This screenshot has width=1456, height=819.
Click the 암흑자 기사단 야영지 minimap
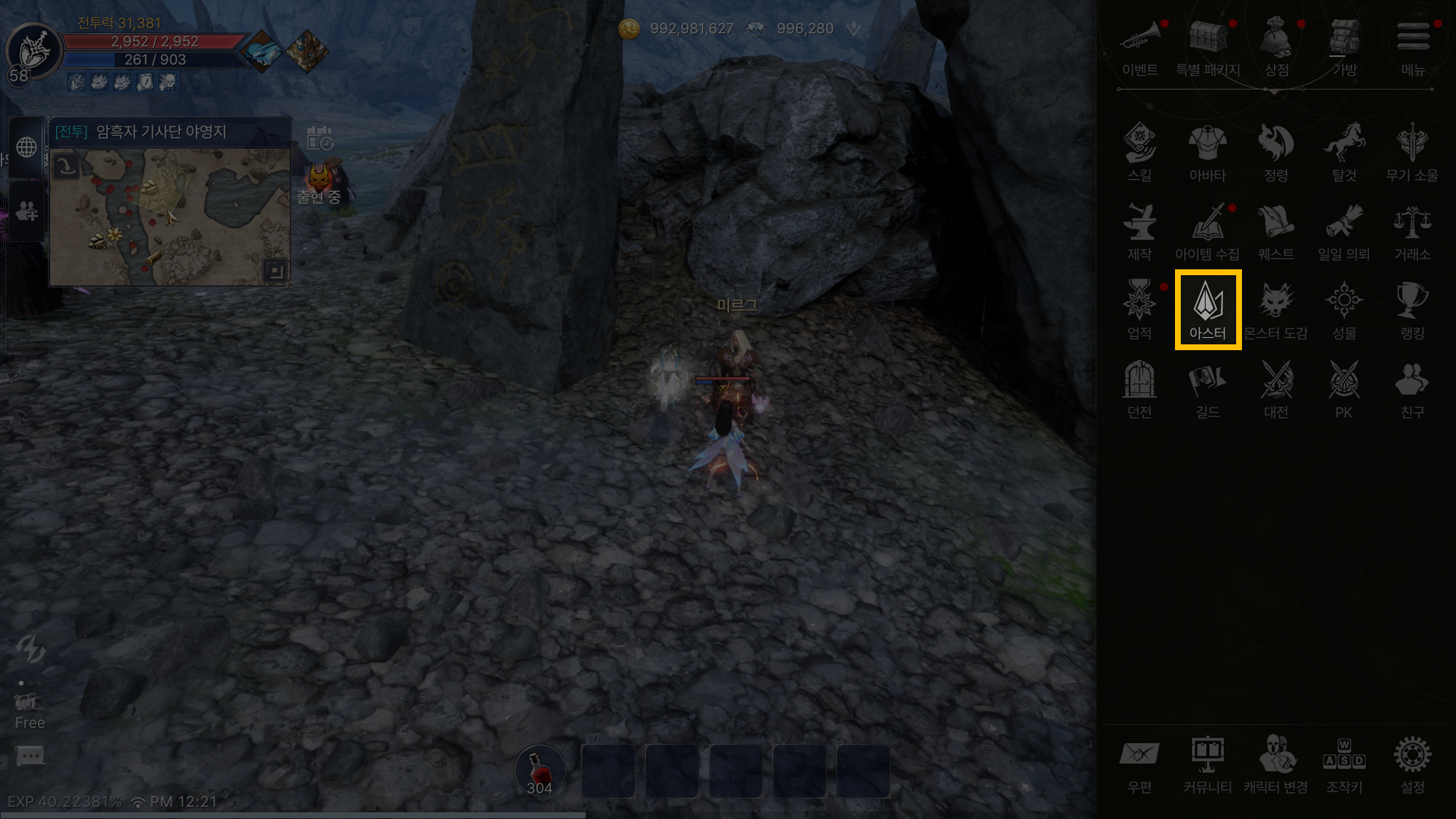point(170,217)
